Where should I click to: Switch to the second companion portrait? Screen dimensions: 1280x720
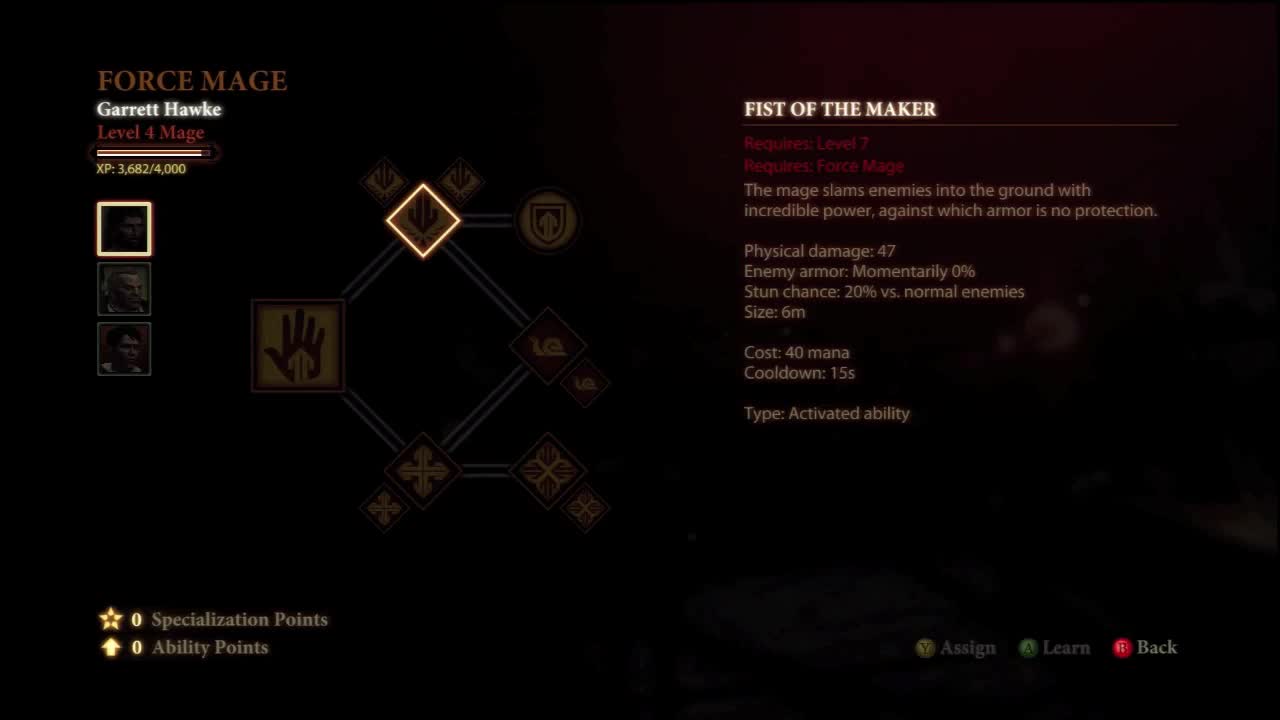coord(124,289)
